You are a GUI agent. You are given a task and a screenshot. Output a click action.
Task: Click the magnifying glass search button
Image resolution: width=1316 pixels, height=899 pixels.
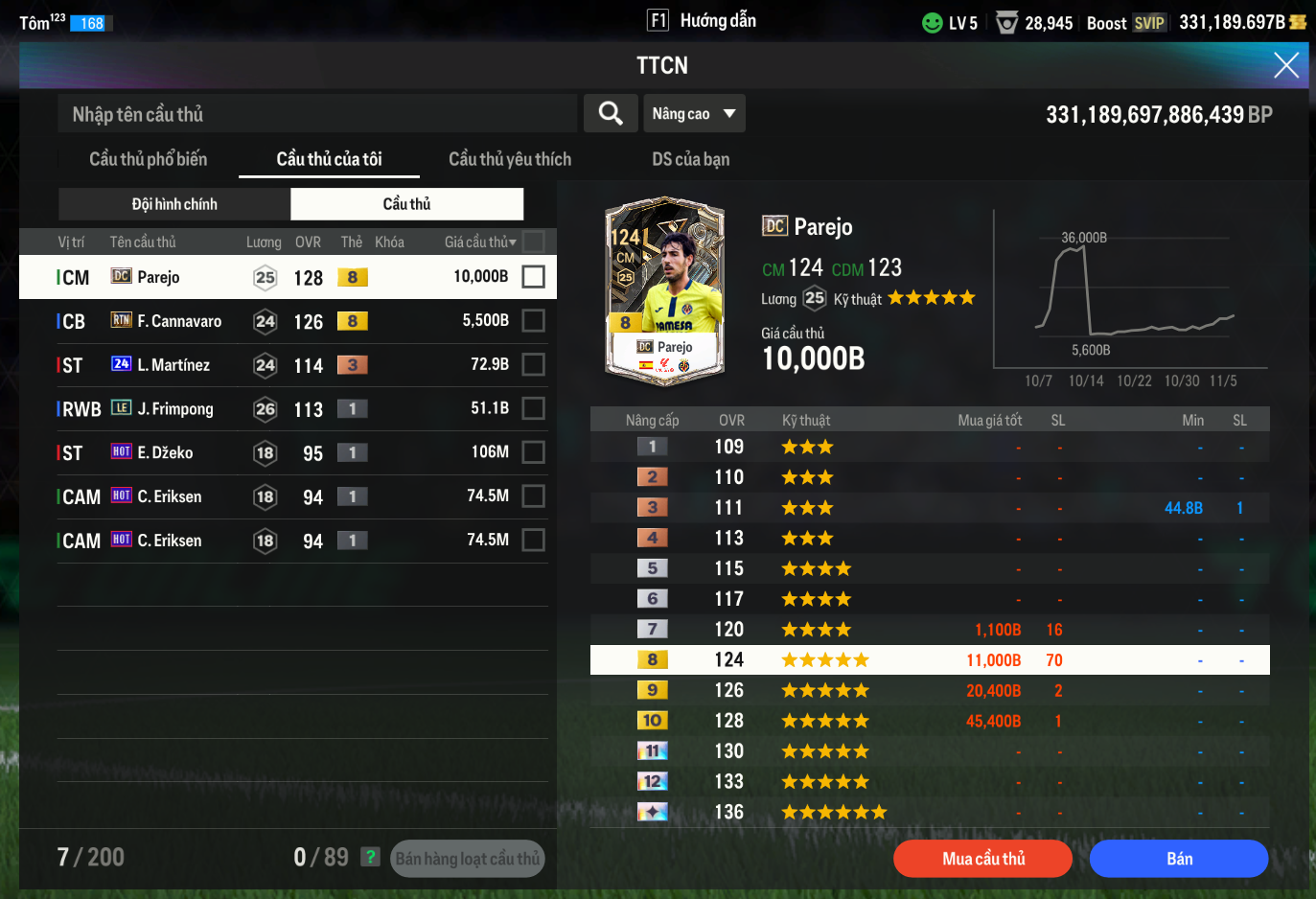point(611,113)
